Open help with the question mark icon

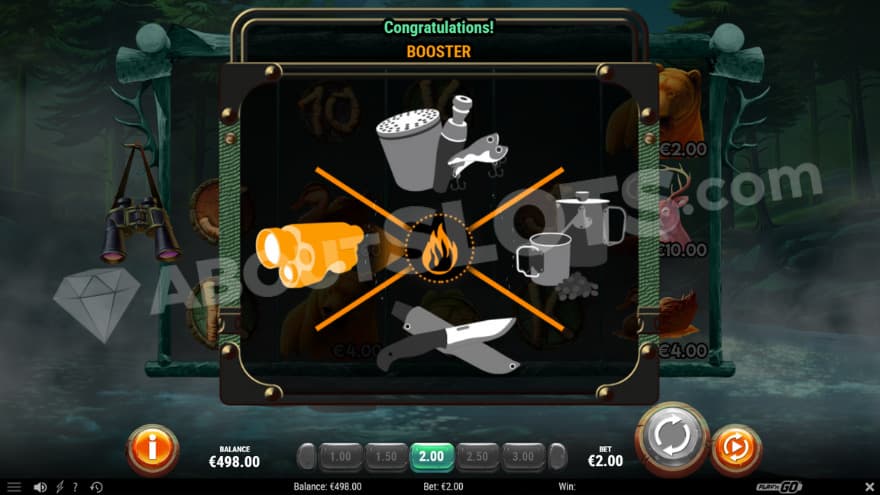(x=75, y=487)
